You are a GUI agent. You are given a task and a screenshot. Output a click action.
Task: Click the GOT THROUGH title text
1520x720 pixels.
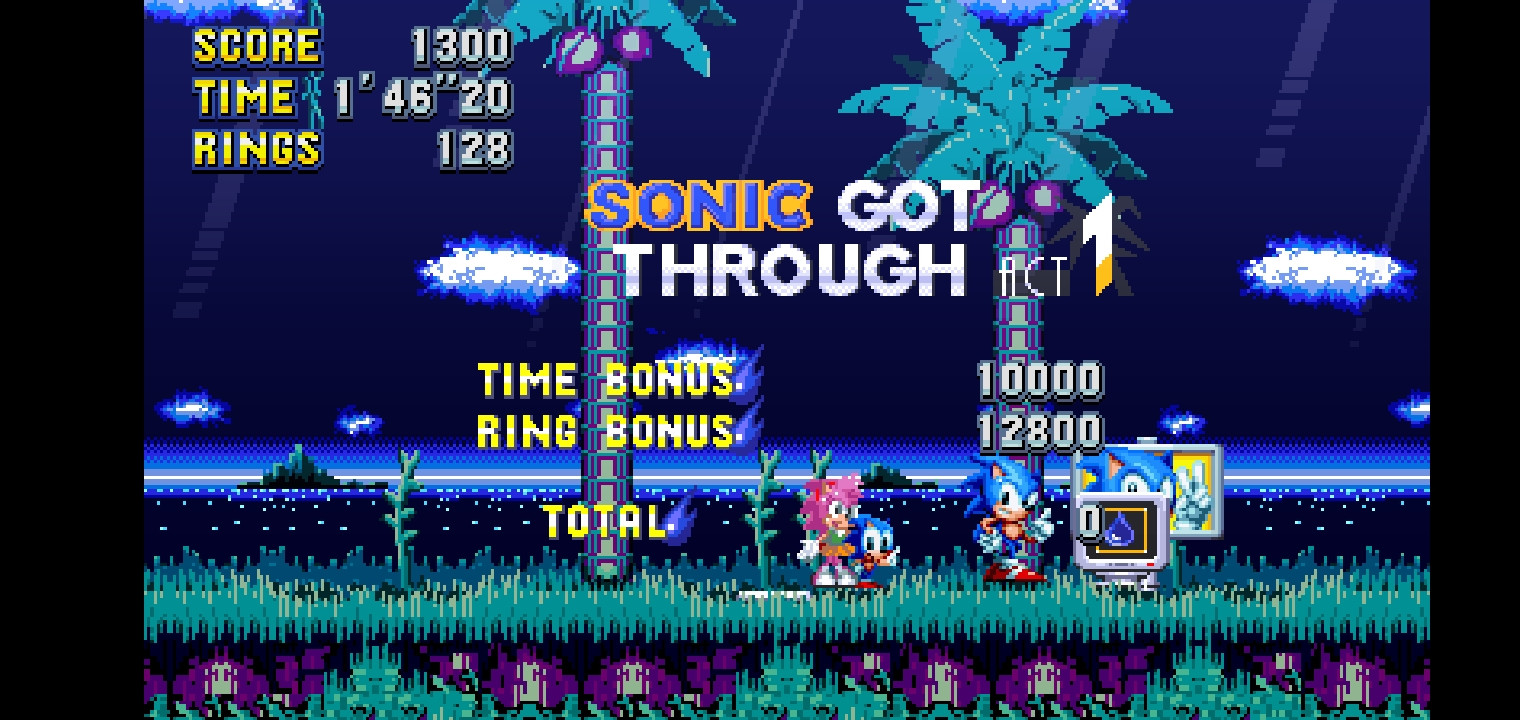870,240
